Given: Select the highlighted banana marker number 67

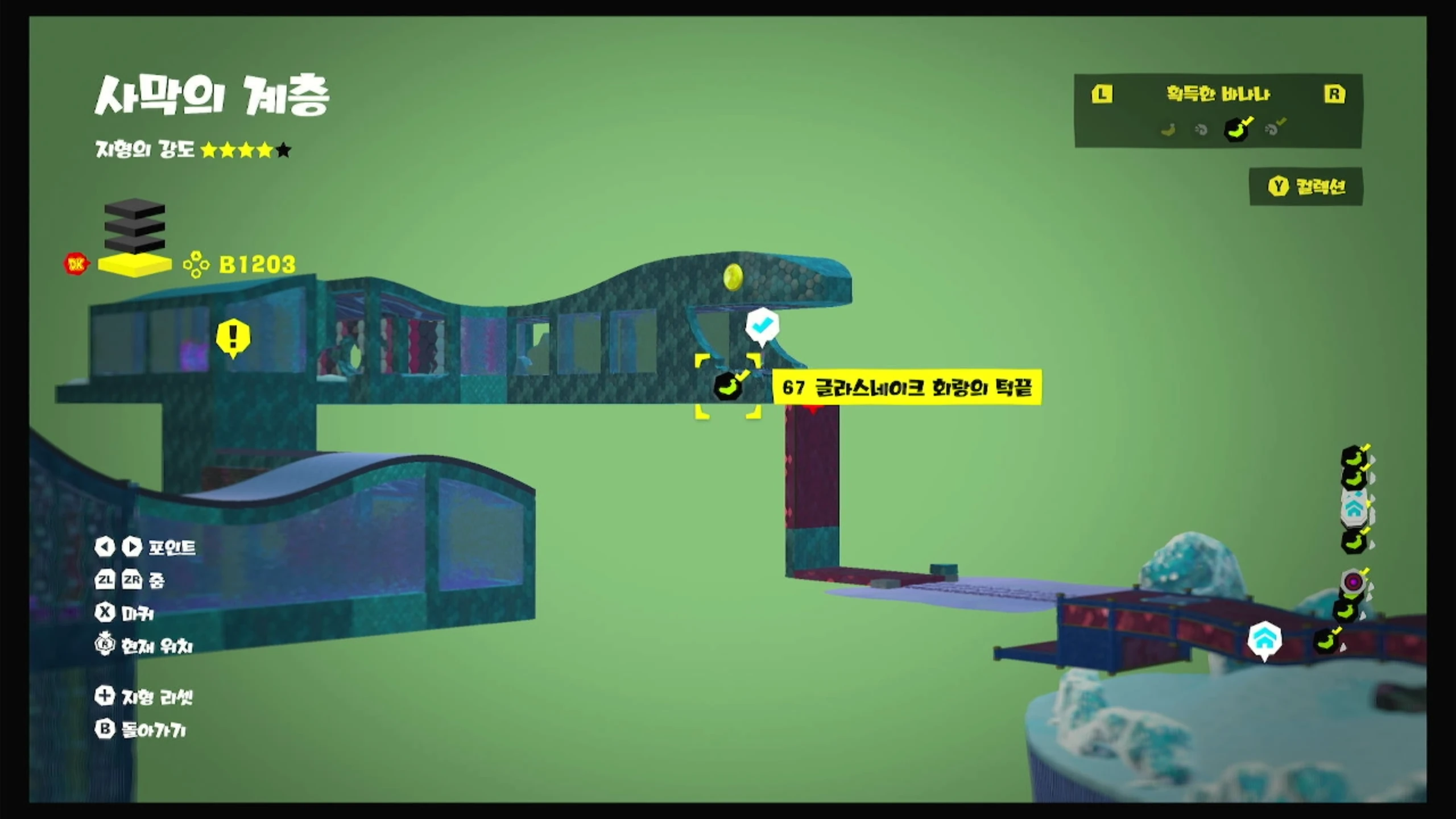Looking at the screenshot, I should pos(728,387).
